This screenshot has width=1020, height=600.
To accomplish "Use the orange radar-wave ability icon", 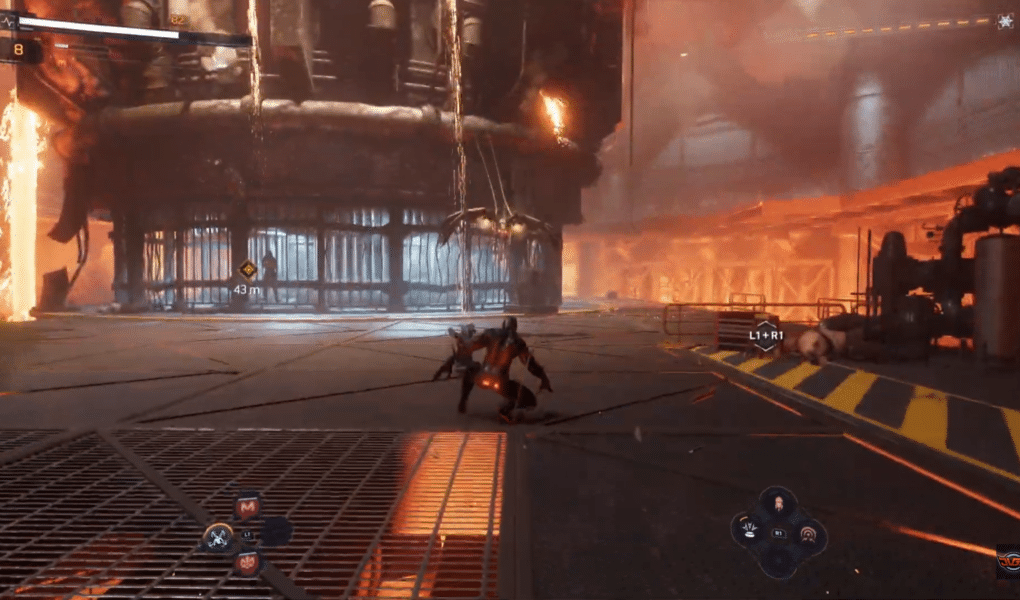I will pos(807,535).
